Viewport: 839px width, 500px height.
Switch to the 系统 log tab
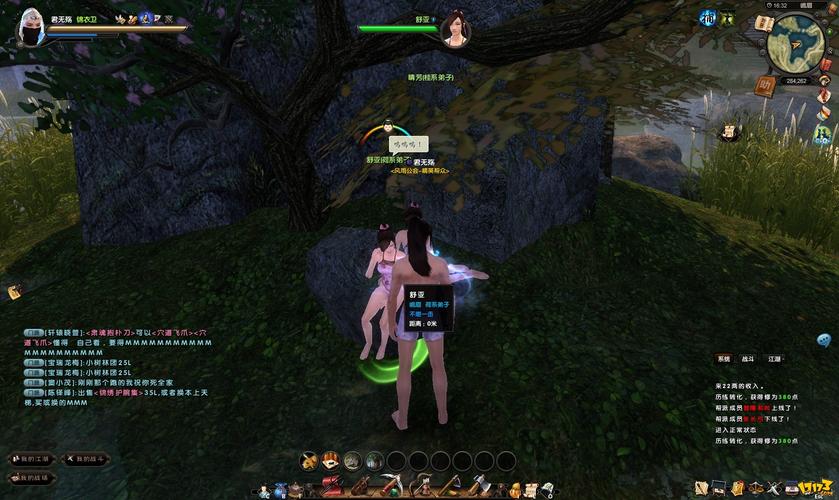pos(723,358)
